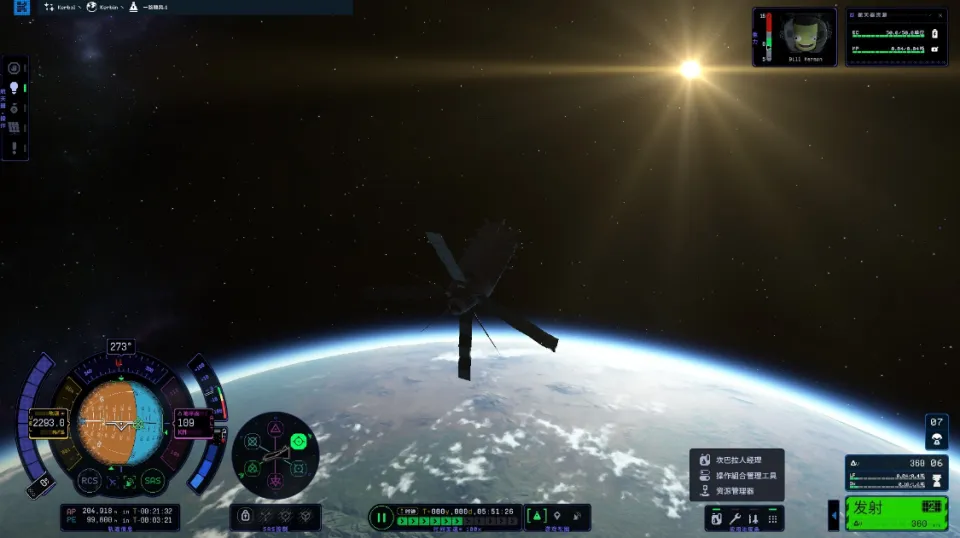Toggle the SAS button on navball
The width and height of the screenshot is (960, 538).
coord(152,481)
